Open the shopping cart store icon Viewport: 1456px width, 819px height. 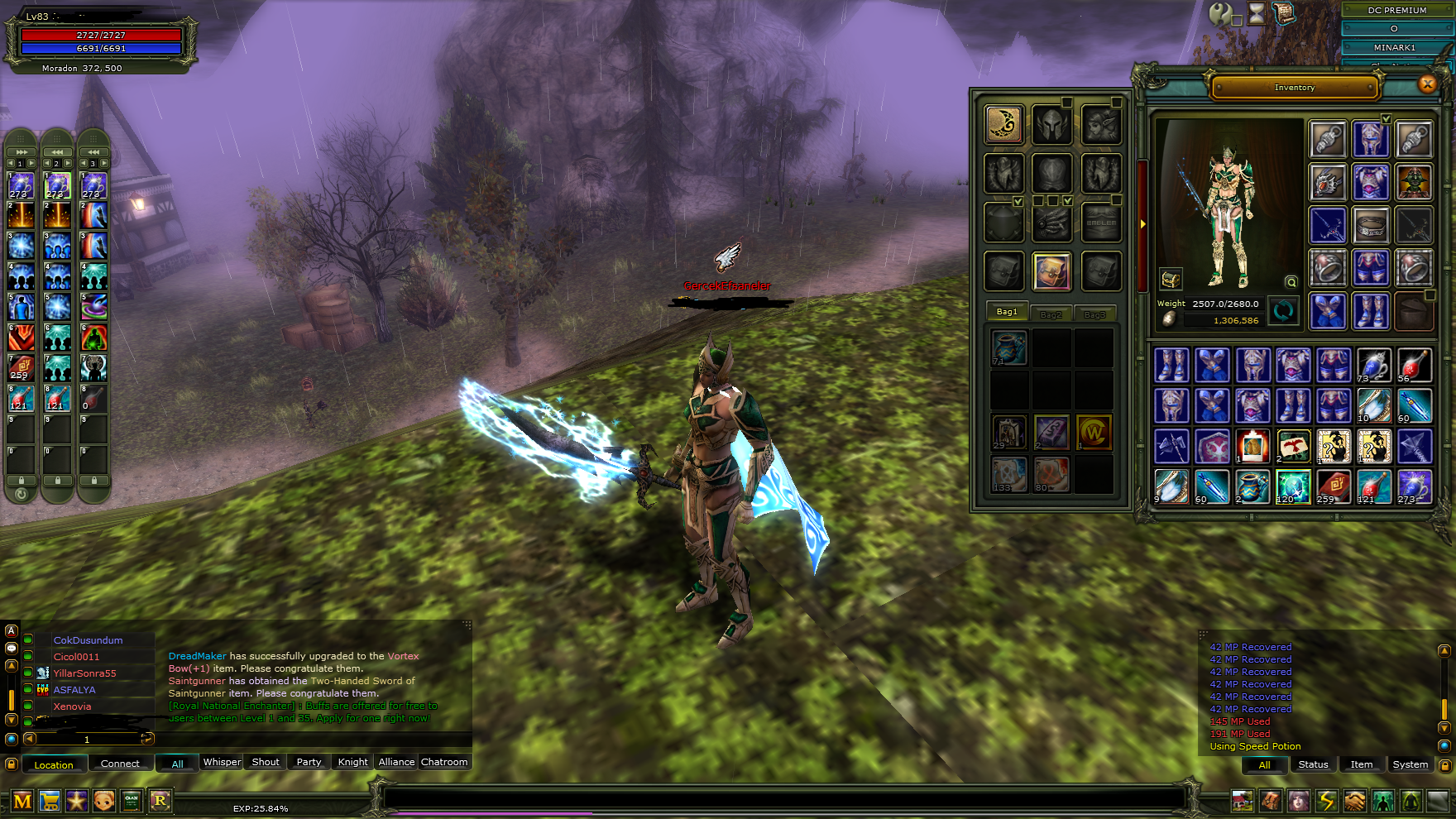50,801
